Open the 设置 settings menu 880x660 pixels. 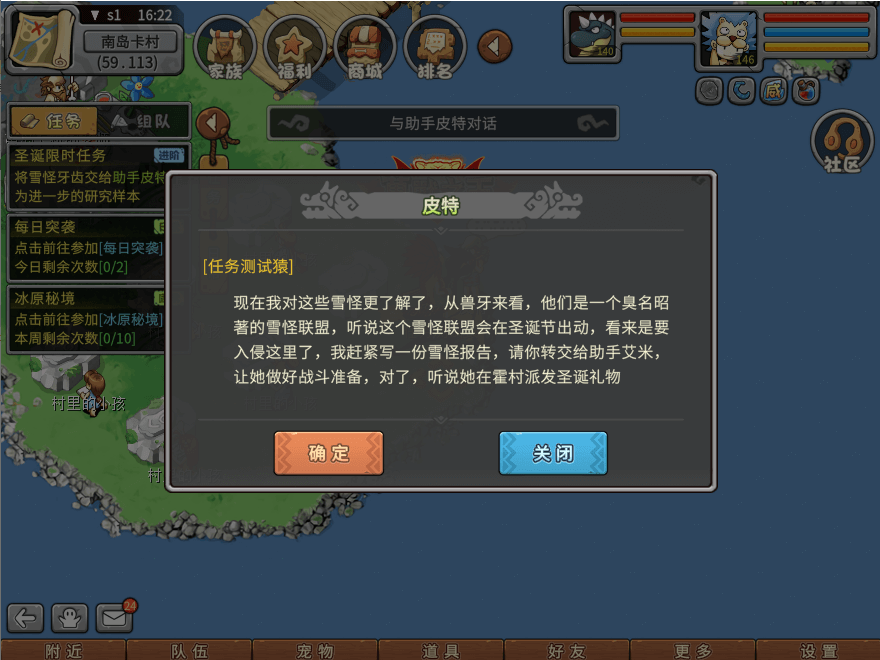818,651
